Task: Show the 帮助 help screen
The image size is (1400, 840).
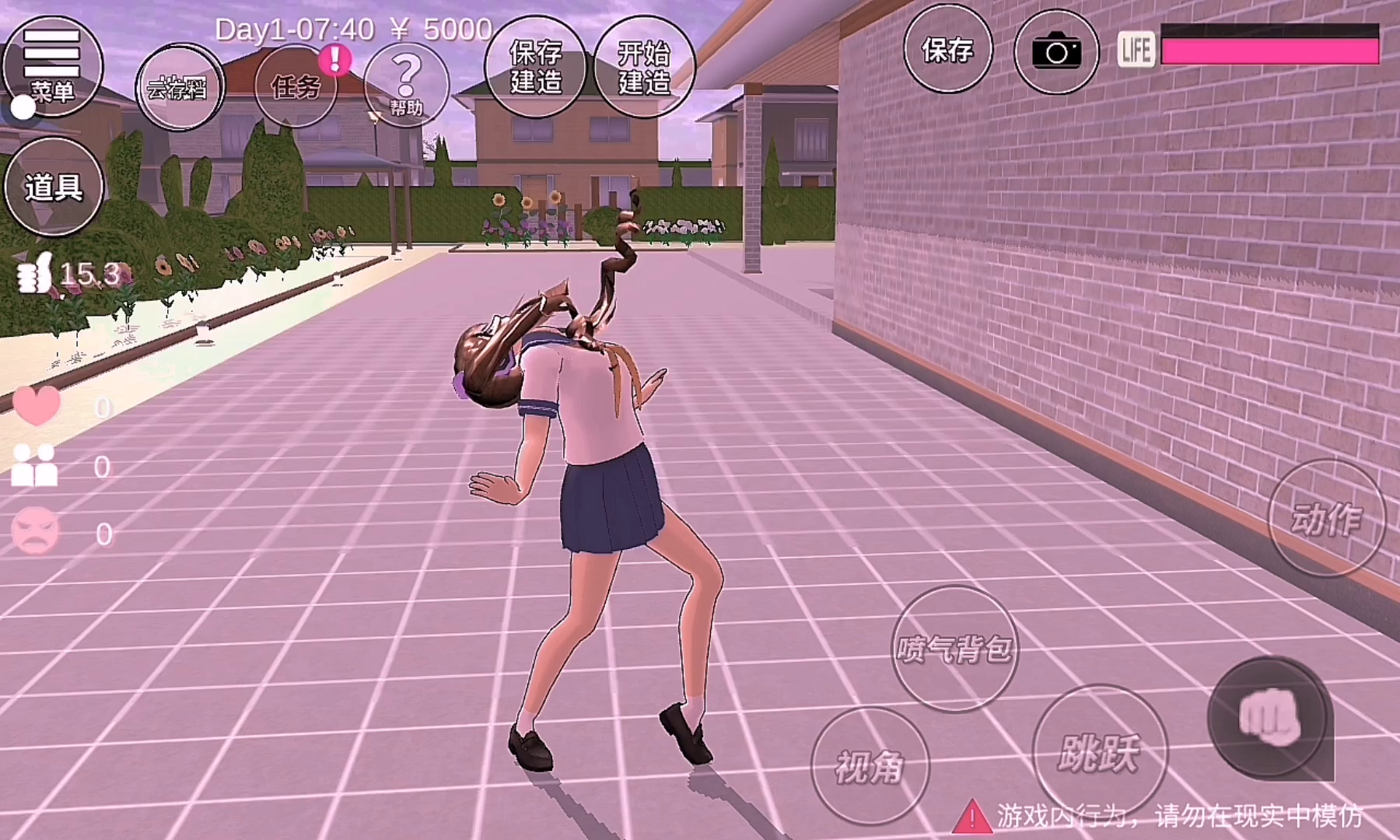Action: pos(406,85)
